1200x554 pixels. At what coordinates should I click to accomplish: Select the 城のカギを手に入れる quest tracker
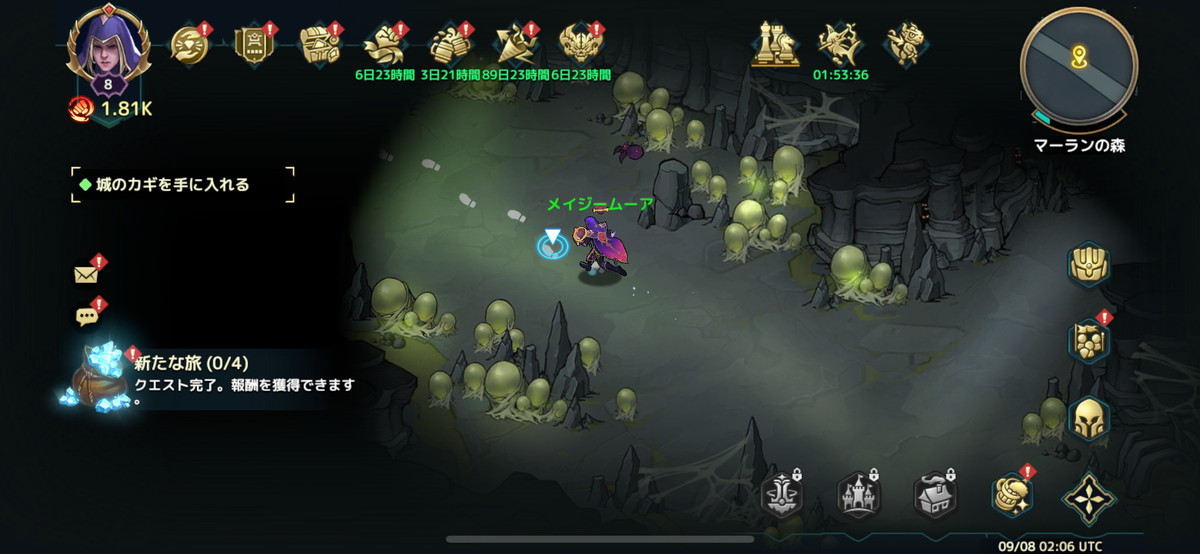click(x=183, y=185)
